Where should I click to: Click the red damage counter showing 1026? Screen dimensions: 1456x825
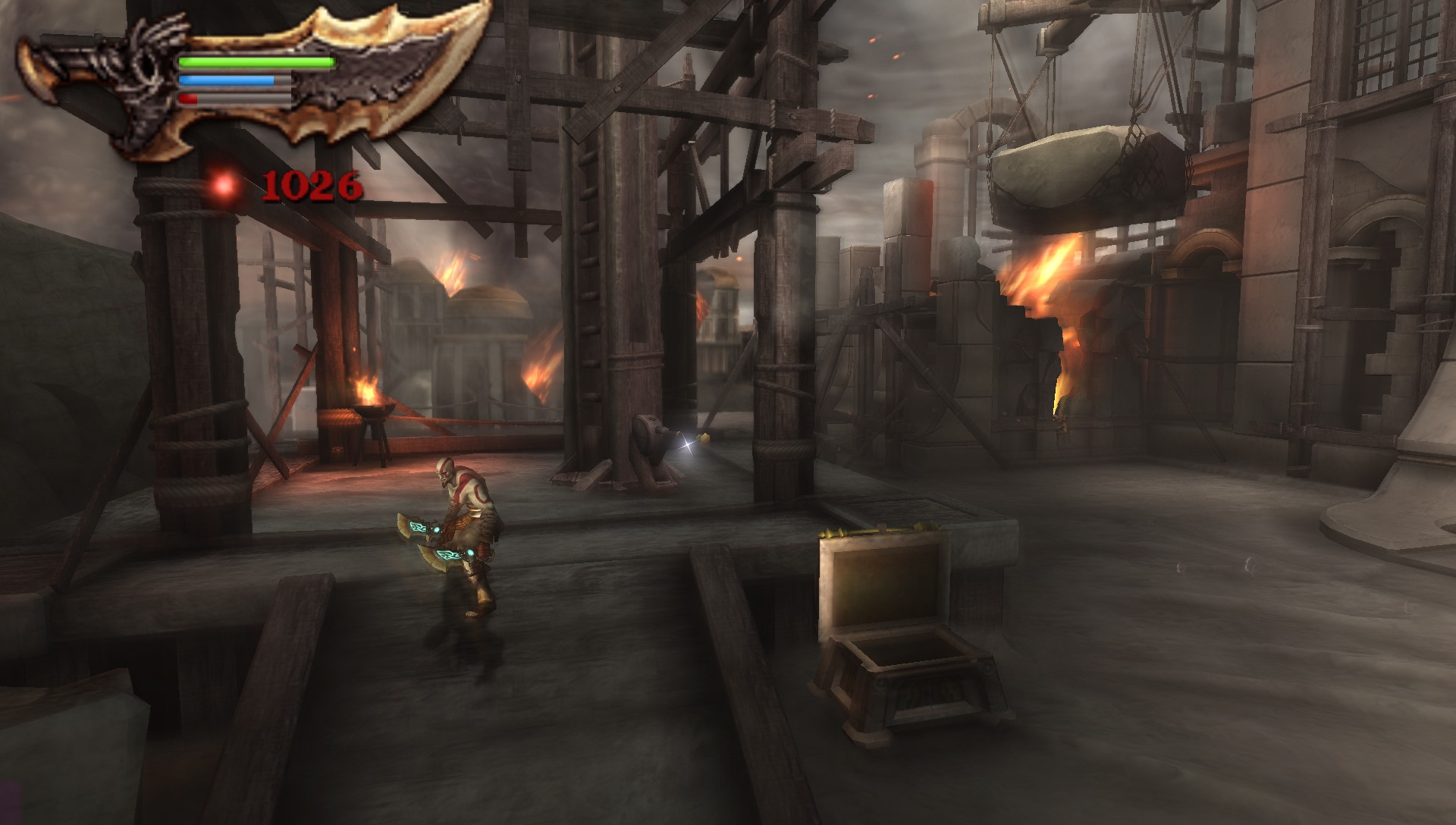click(x=311, y=184)
